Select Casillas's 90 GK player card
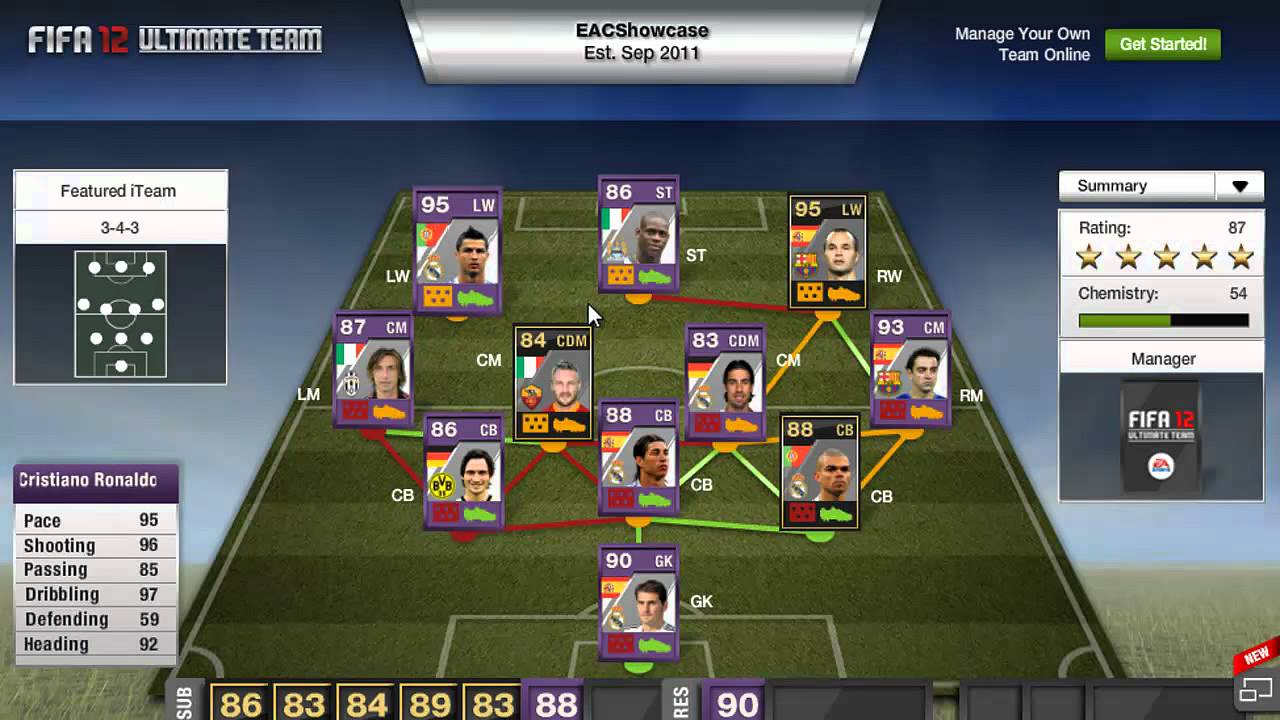Screen dimensions: 1280x720 click(638, 600)
